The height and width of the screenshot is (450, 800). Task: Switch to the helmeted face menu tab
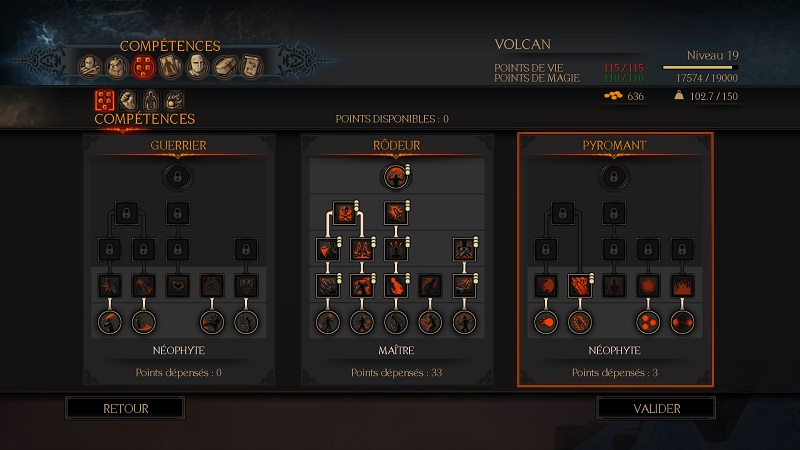point(198,67)
